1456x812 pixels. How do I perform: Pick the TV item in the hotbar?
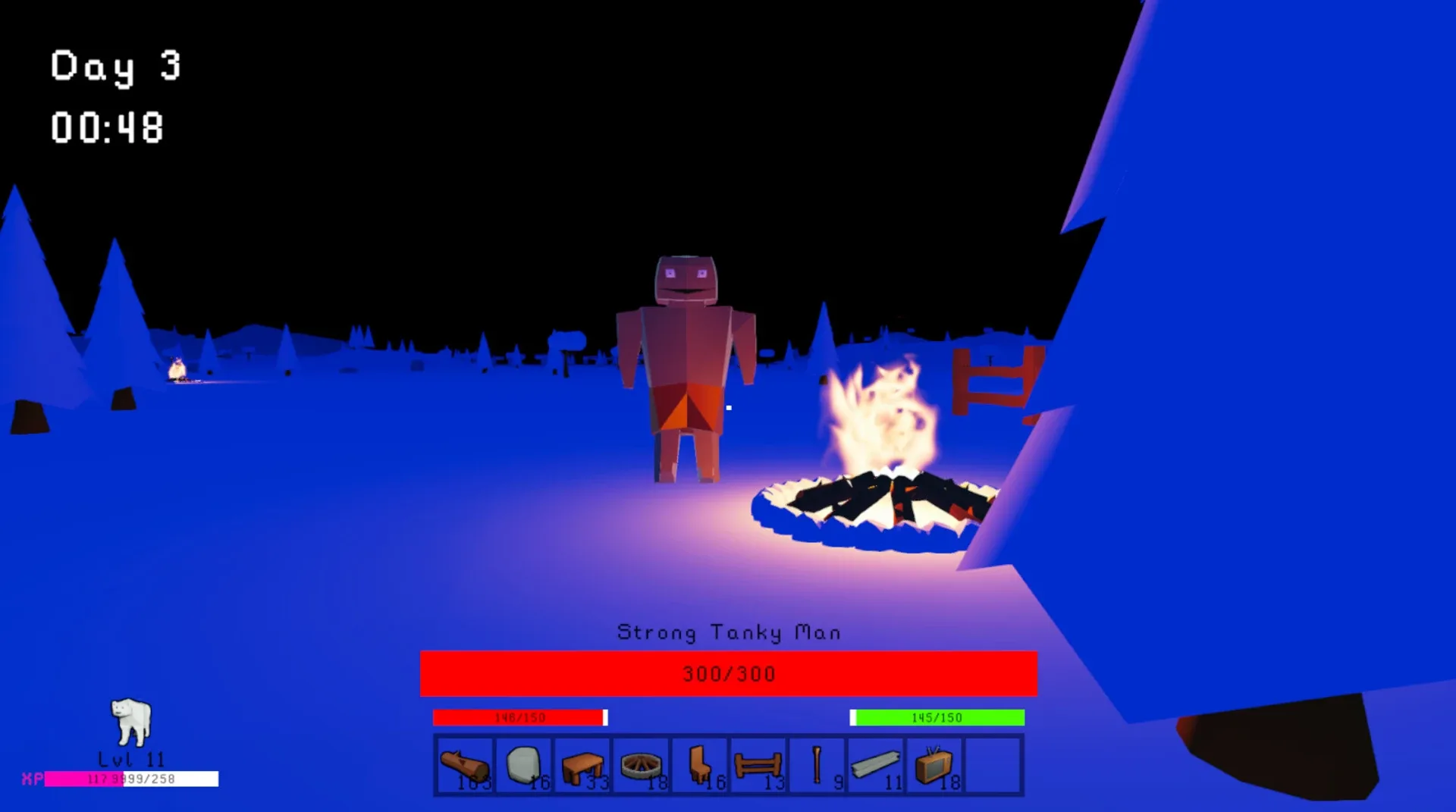pyautogui.click(x=935, y=764)
